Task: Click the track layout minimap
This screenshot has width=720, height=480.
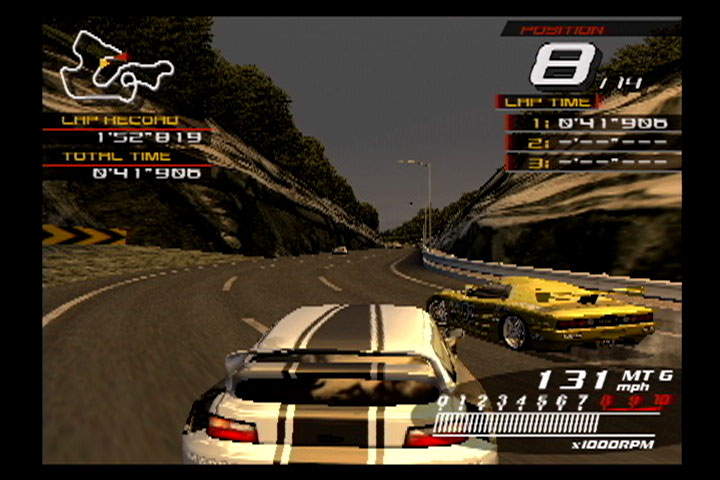Action: (115, 68)
